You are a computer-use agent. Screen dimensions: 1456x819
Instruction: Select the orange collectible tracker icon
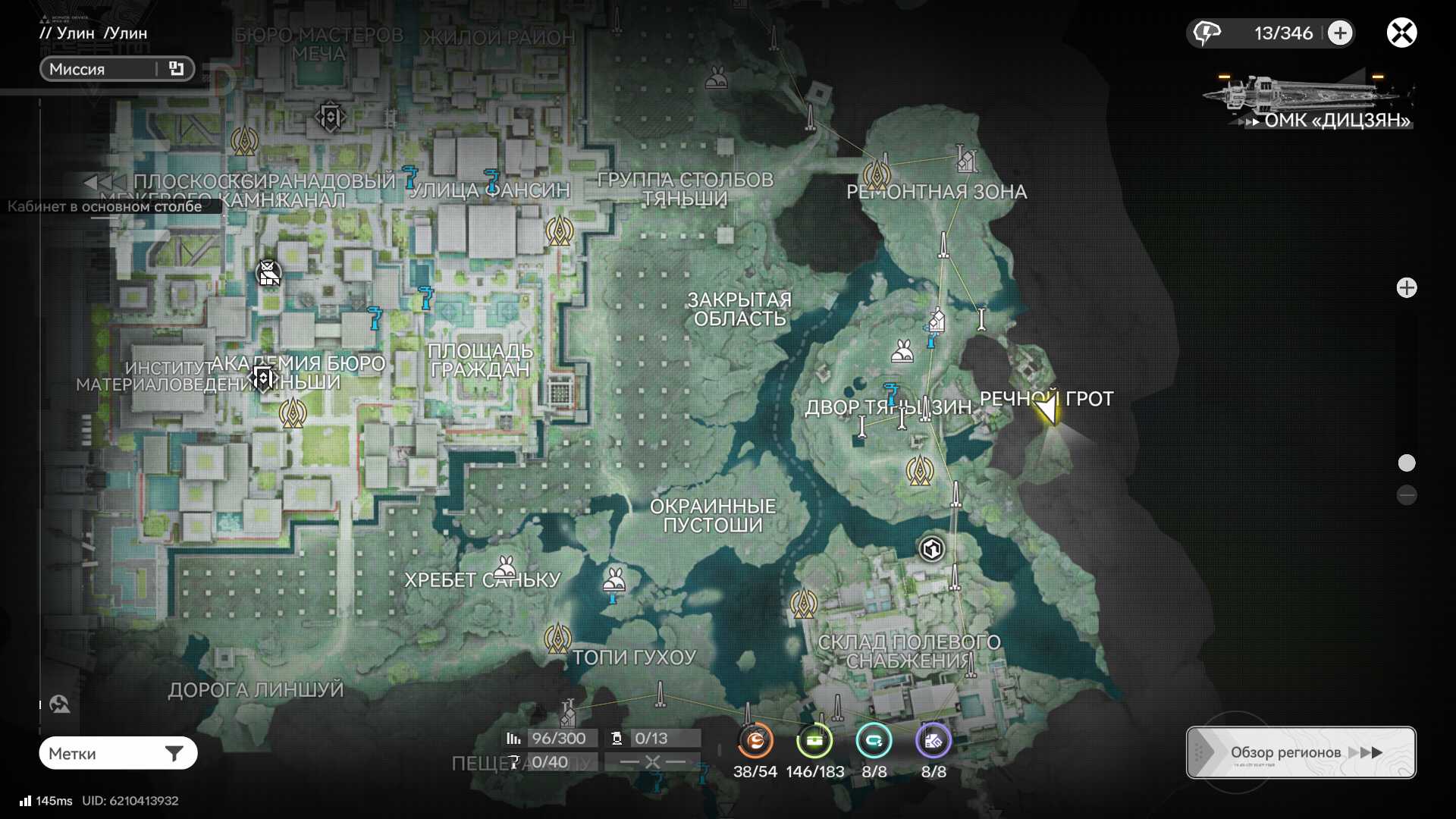(755, 741)
